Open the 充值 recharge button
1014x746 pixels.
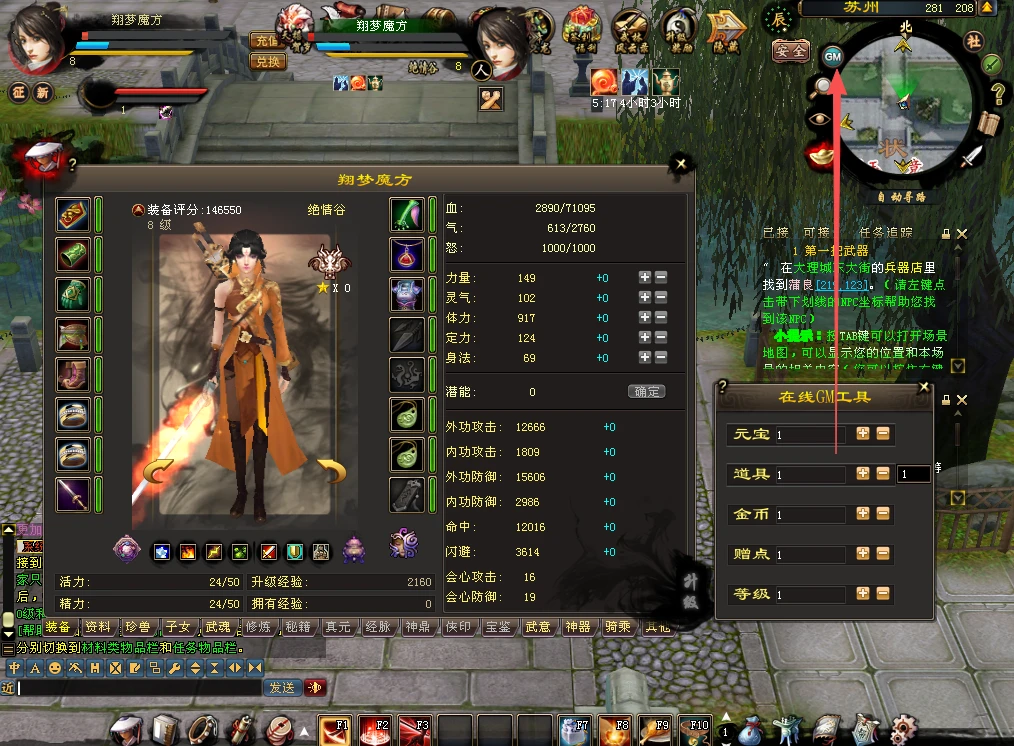[x=267, y=42]
